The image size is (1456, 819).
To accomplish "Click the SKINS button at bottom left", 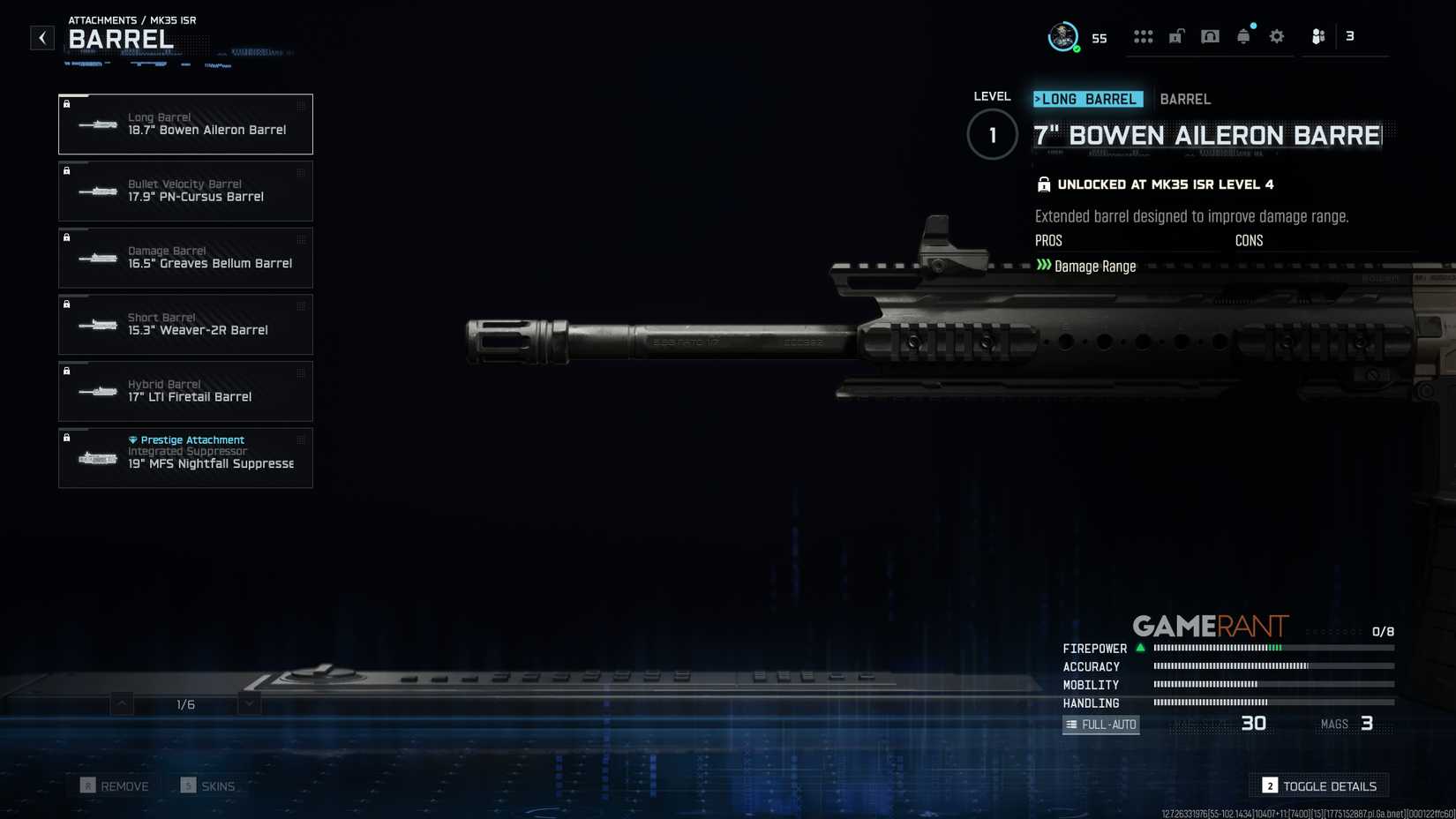I will (210, 785).
